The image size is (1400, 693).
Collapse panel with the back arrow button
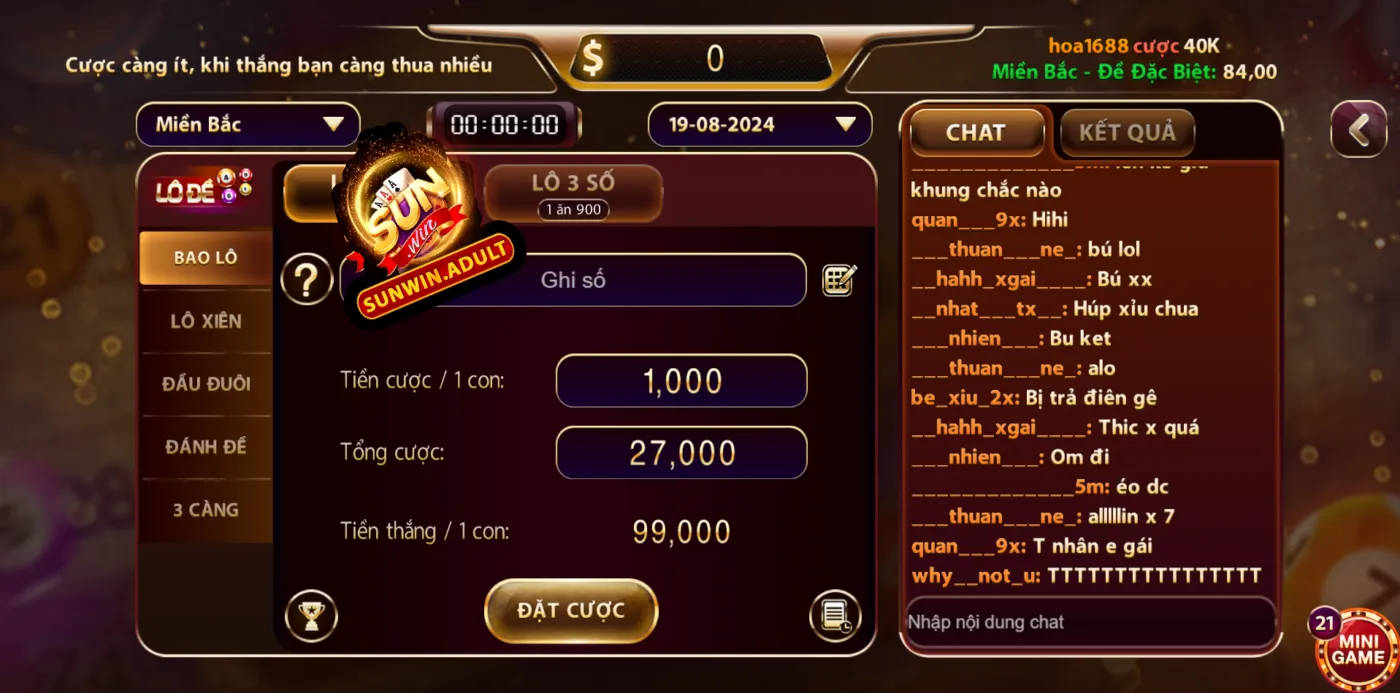pos(1359,130)
